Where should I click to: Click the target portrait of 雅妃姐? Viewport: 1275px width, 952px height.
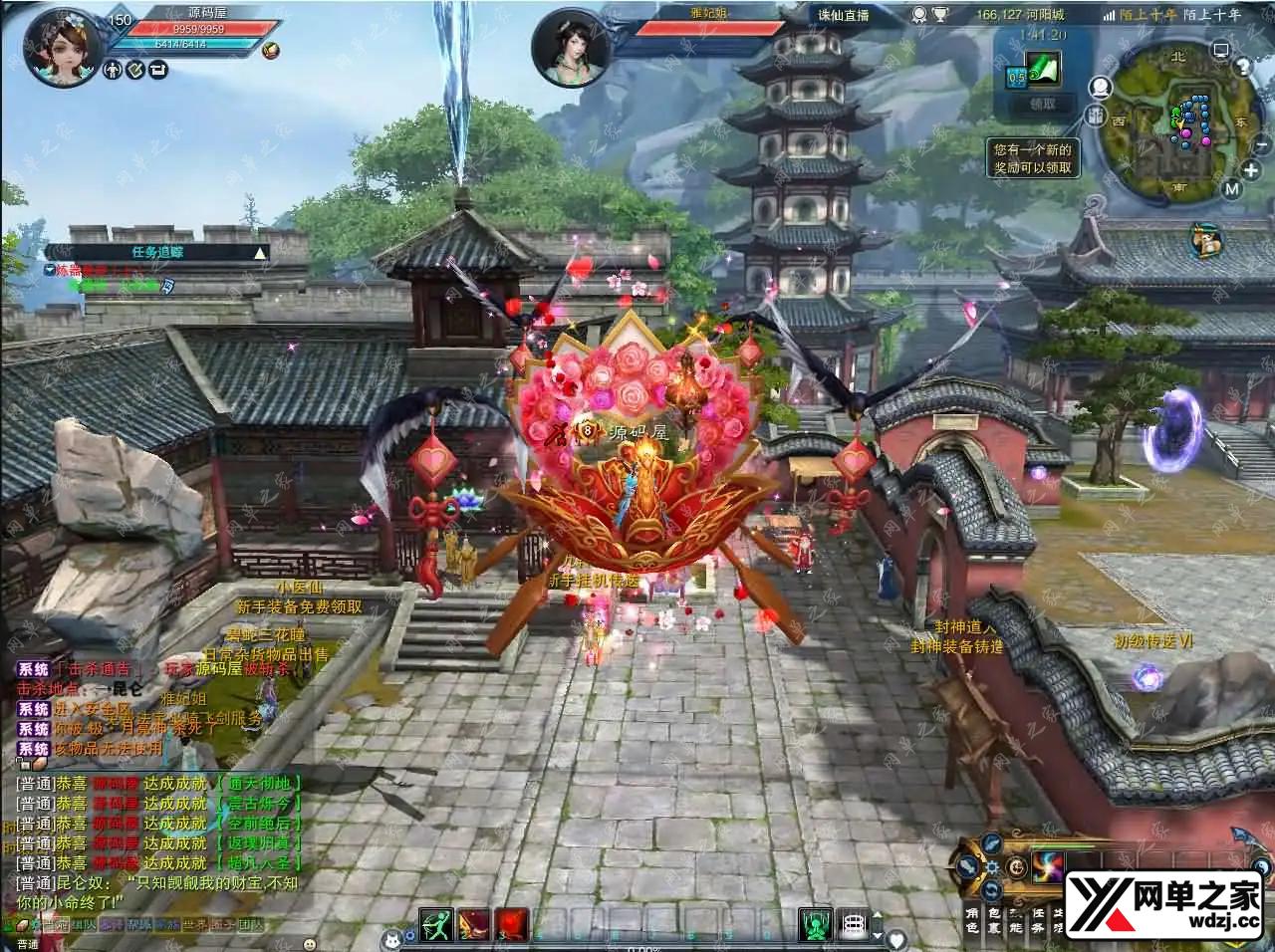click(570, 50)
